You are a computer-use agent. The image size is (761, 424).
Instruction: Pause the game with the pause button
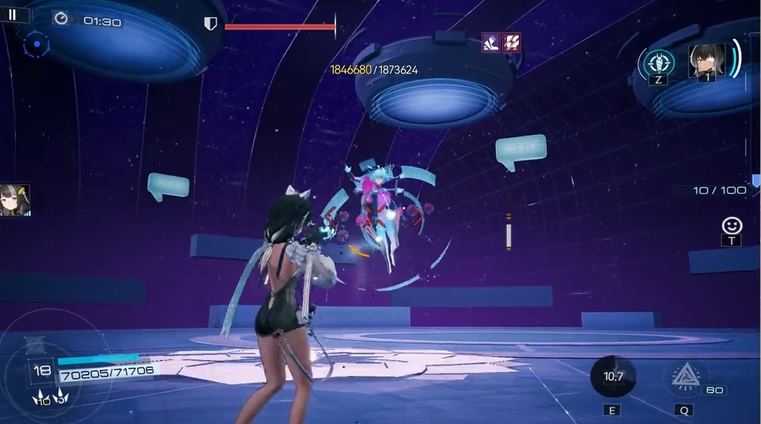(13, 15)
